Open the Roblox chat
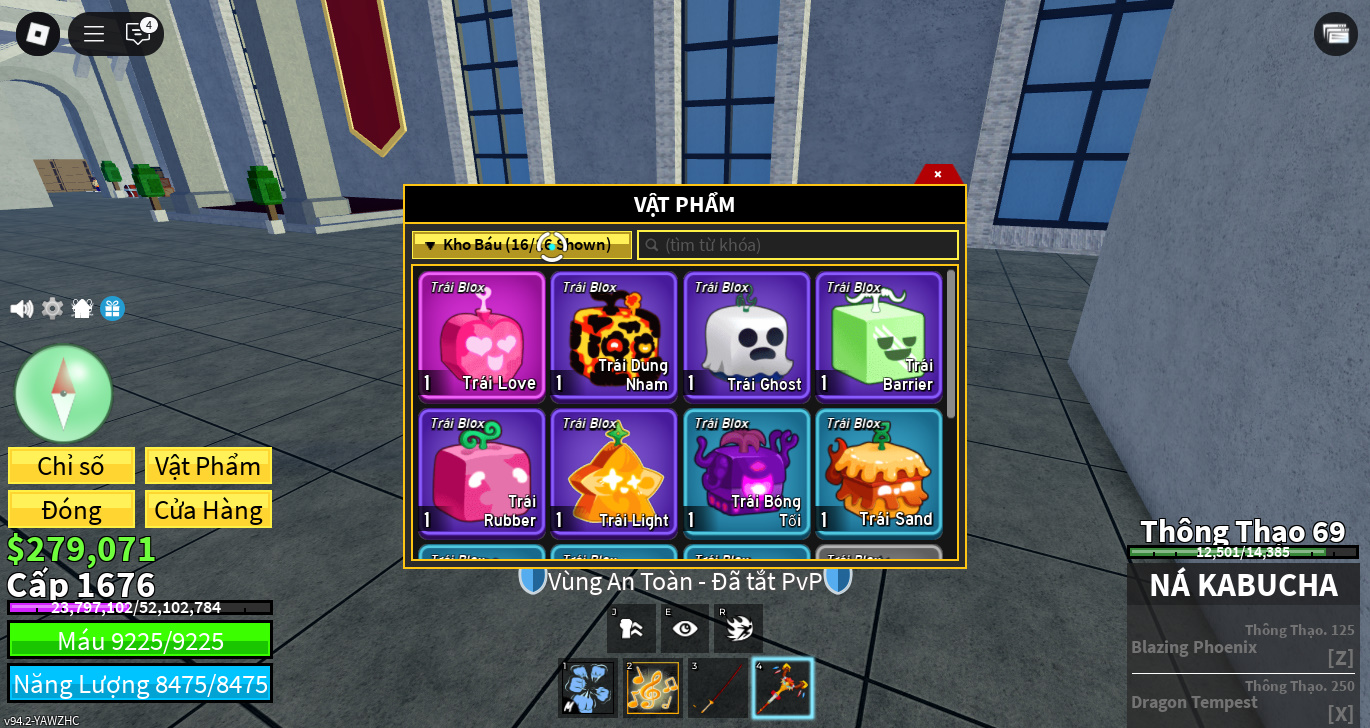The image size is (1370, 728). pos(138,33)
